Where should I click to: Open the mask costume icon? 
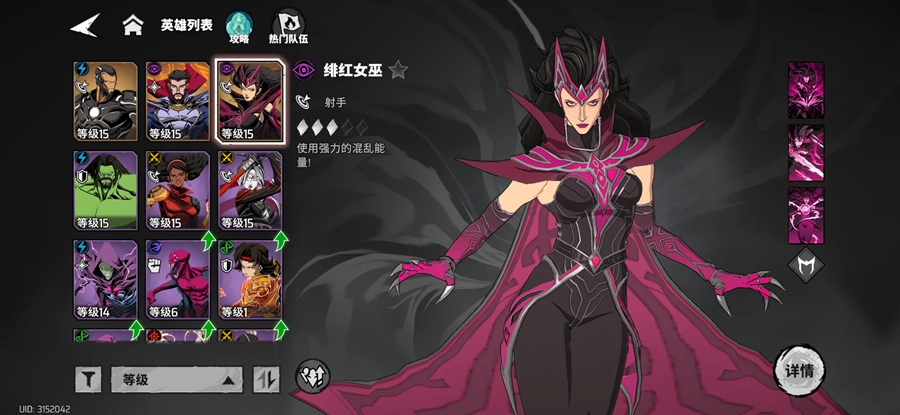[x=805, y=265]
